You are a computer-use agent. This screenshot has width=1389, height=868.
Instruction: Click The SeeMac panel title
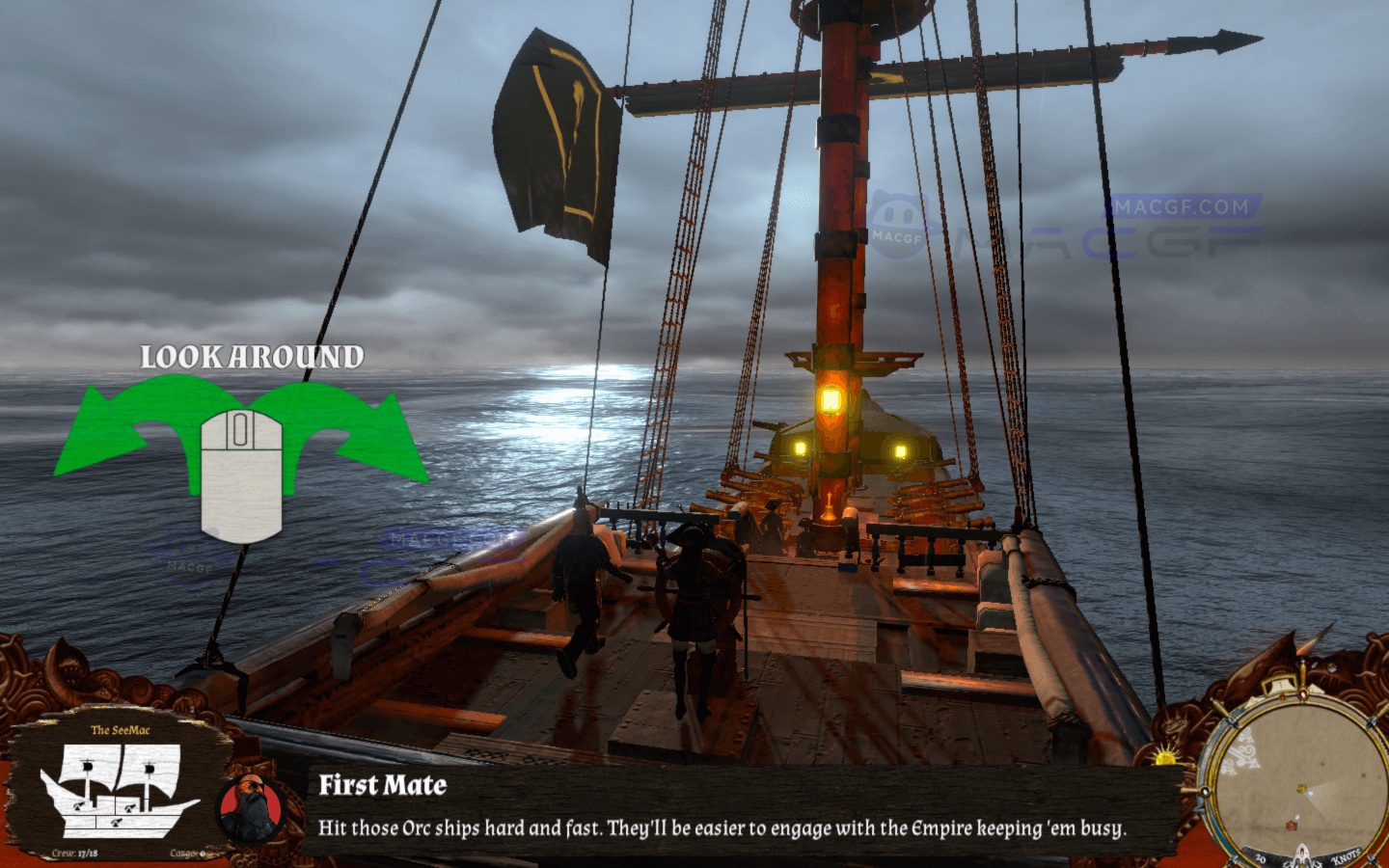click(120, 729)
